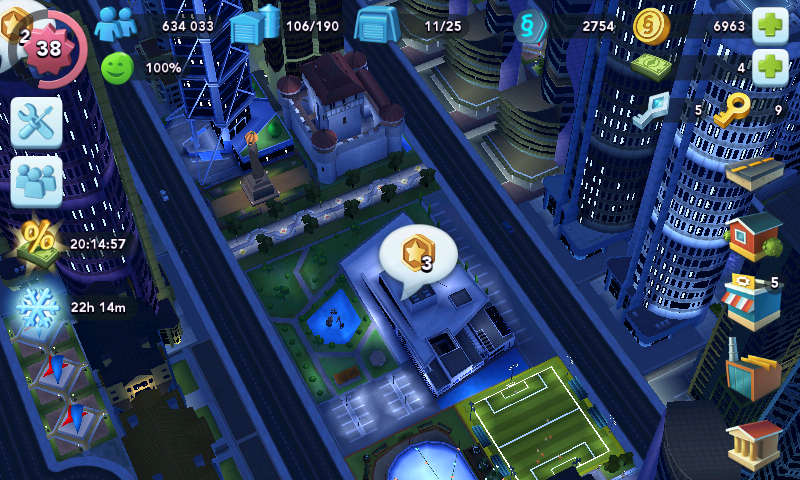Open the snowflake event icon
The height and width of the screenshot is (480, 800).
38,304
